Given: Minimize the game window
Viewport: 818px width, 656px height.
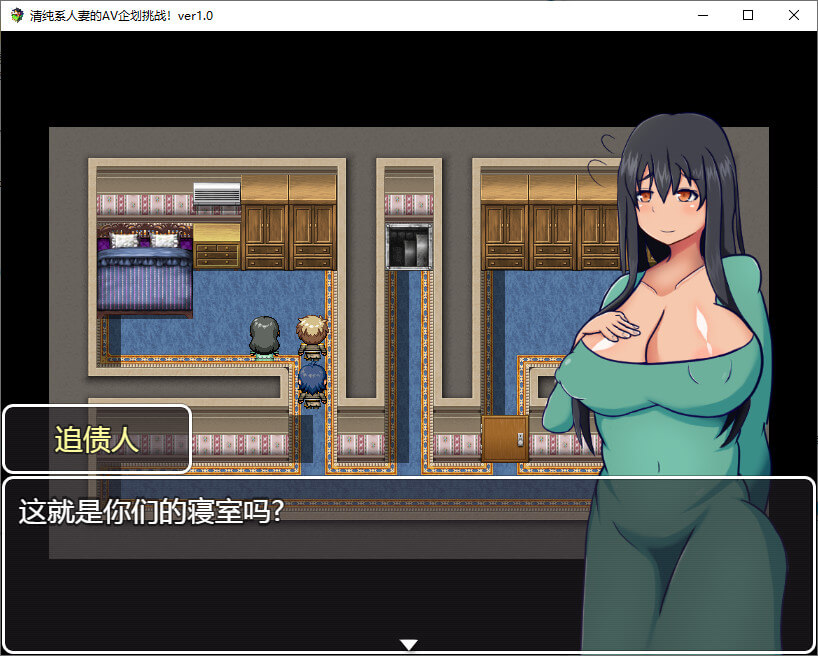Looking at the screenshot, I should tap(702, 15).
